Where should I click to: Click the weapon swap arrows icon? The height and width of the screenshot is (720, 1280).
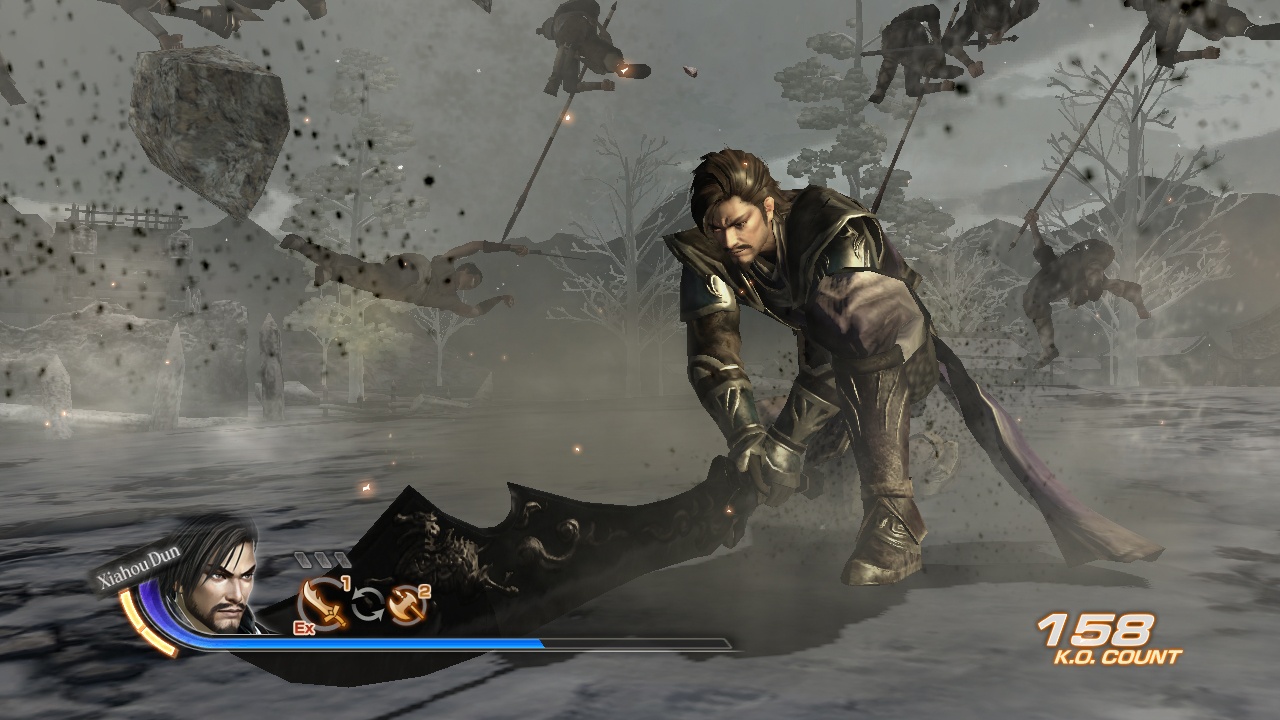click(x=368, y=603)
